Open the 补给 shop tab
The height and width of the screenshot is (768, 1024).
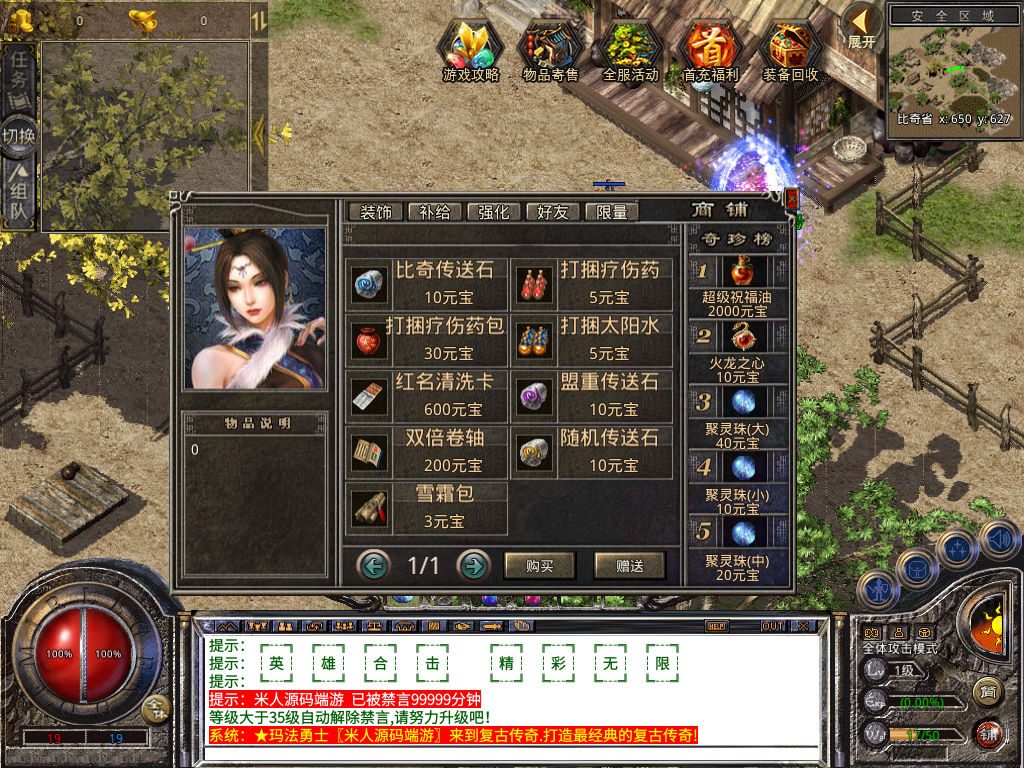coord(435,212)
